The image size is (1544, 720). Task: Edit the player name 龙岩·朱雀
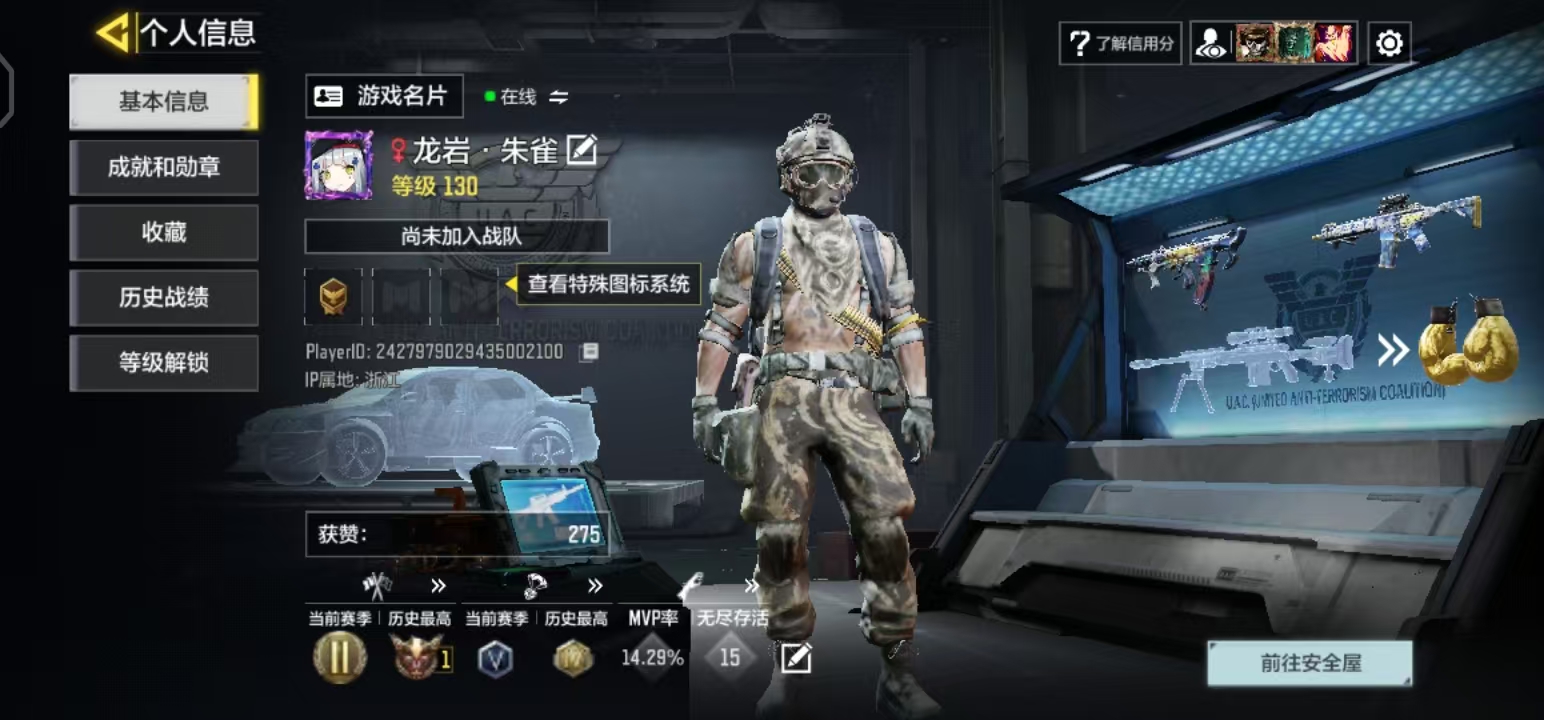[x=582, y=151]
